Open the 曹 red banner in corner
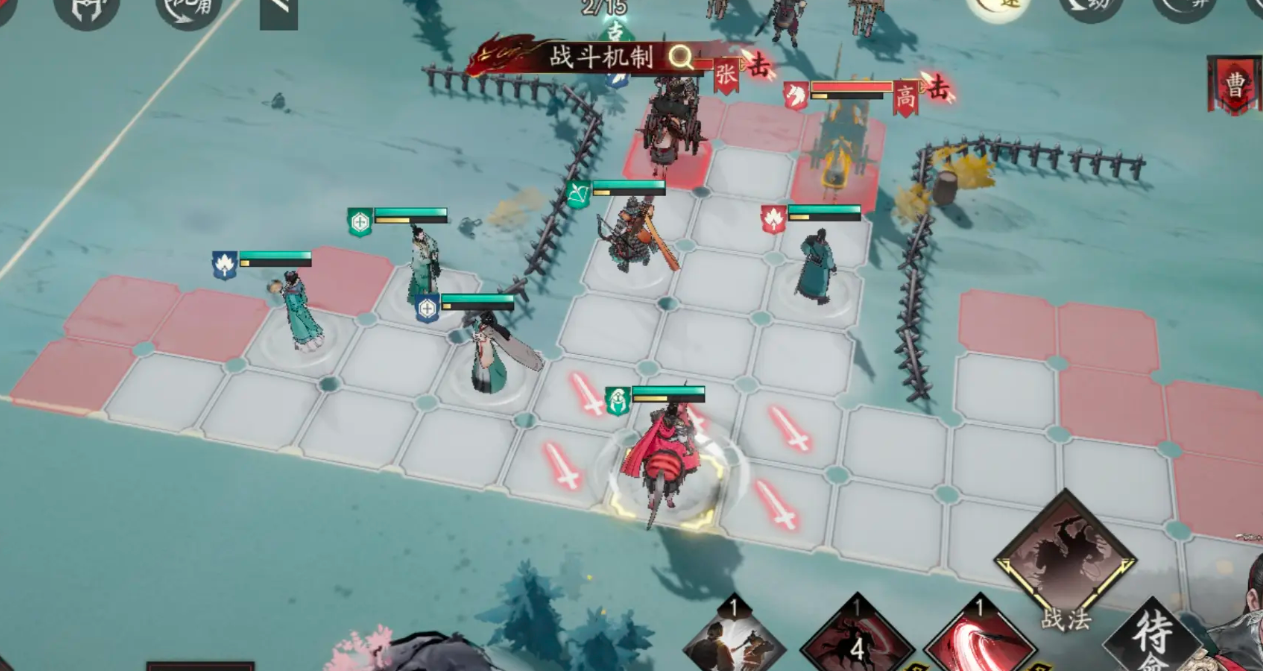 [1235, 84]
